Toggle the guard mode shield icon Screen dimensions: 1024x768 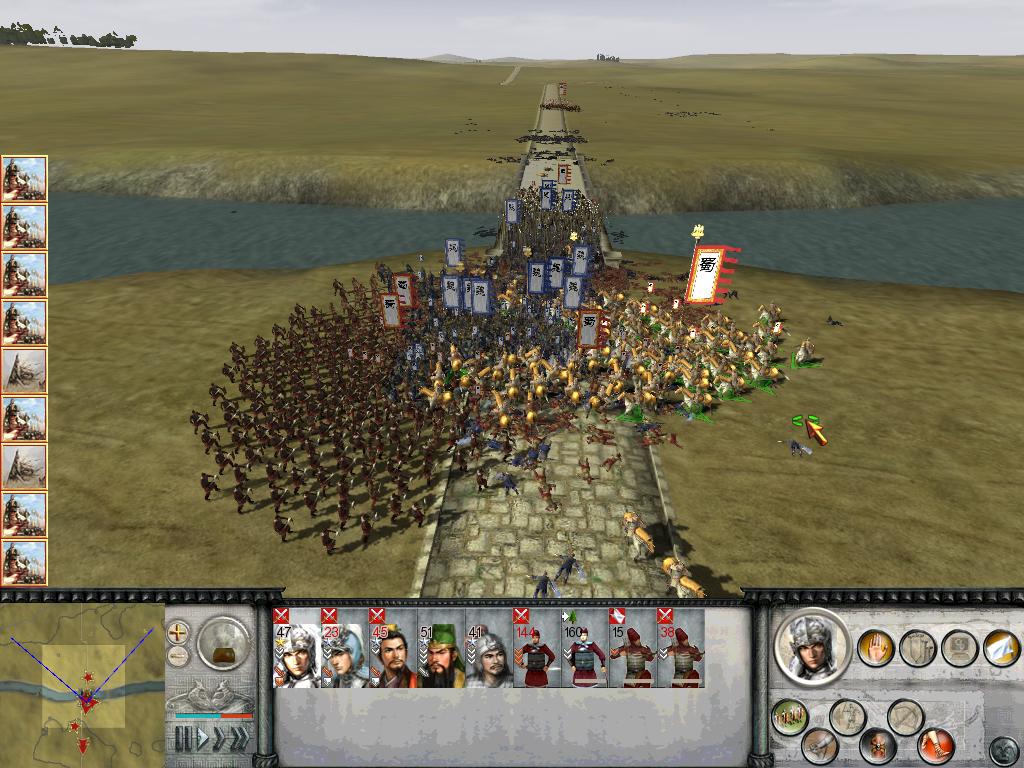pyautogui.click(x=917, y=648)
